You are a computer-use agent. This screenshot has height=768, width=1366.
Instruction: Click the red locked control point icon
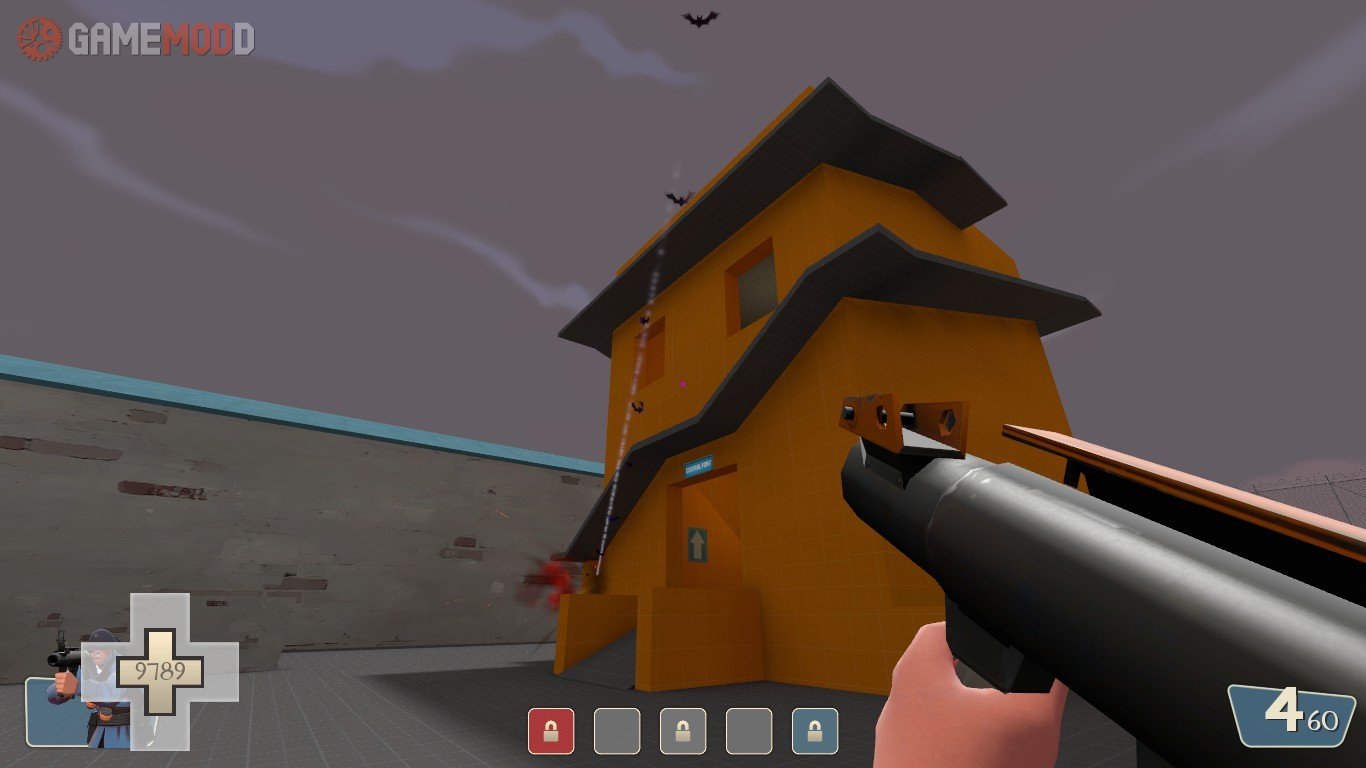coord(551,731)
